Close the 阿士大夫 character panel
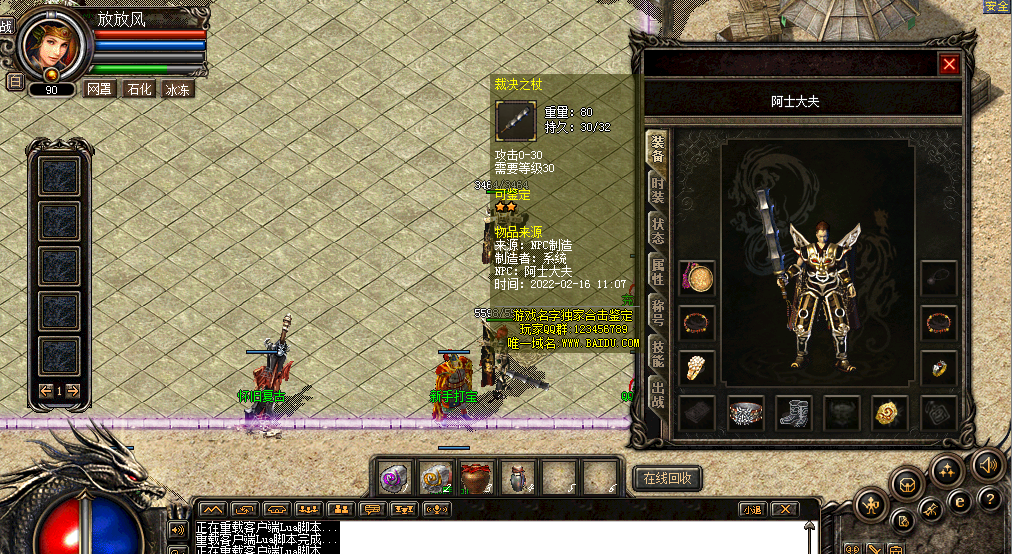Viewport: 1012px width, 554px height. [949, 65]
